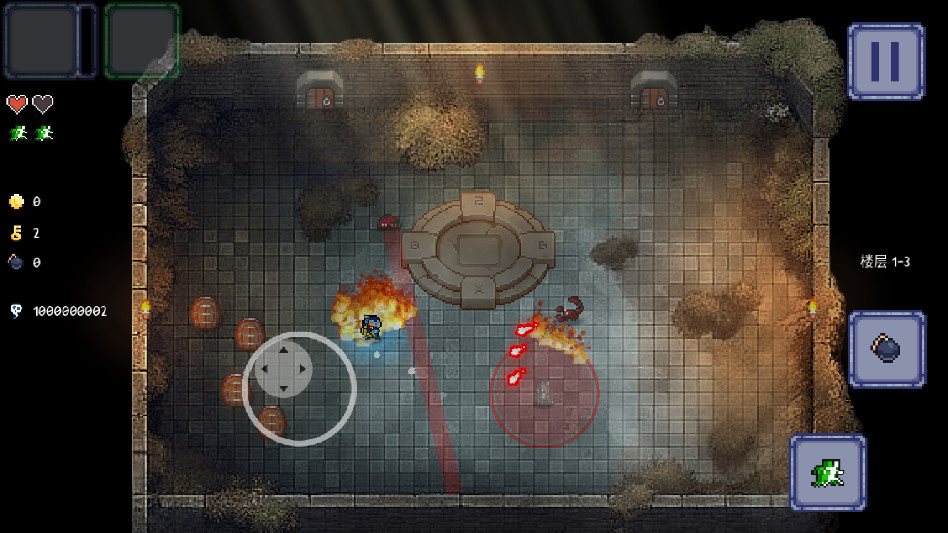
Task: Activate the green dash ability button
Action: (827, 472)
